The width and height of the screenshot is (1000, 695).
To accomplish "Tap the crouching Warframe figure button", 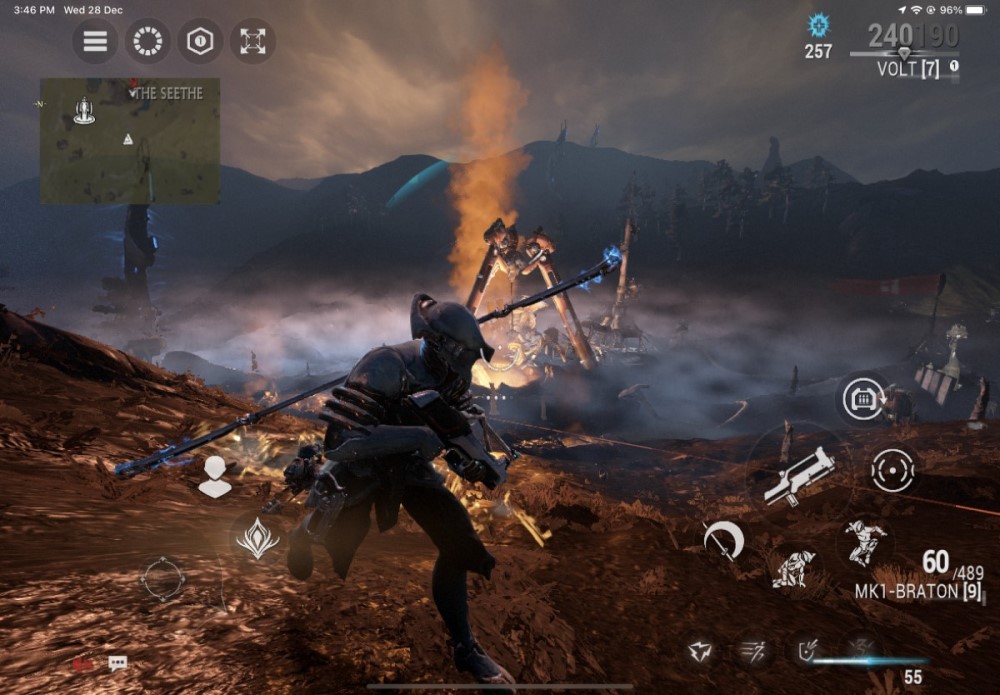I will tap(792, 568).
